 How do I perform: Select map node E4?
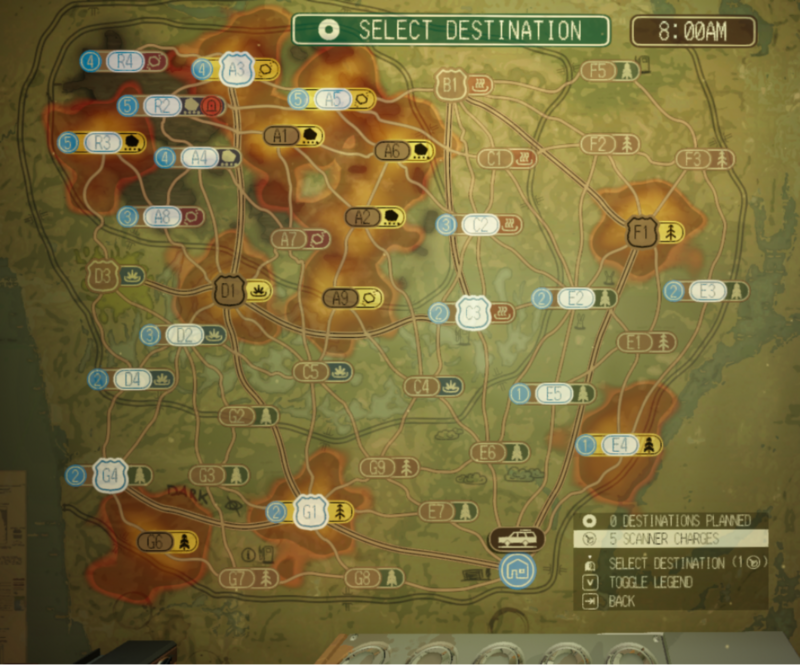(x=620, y=444)
